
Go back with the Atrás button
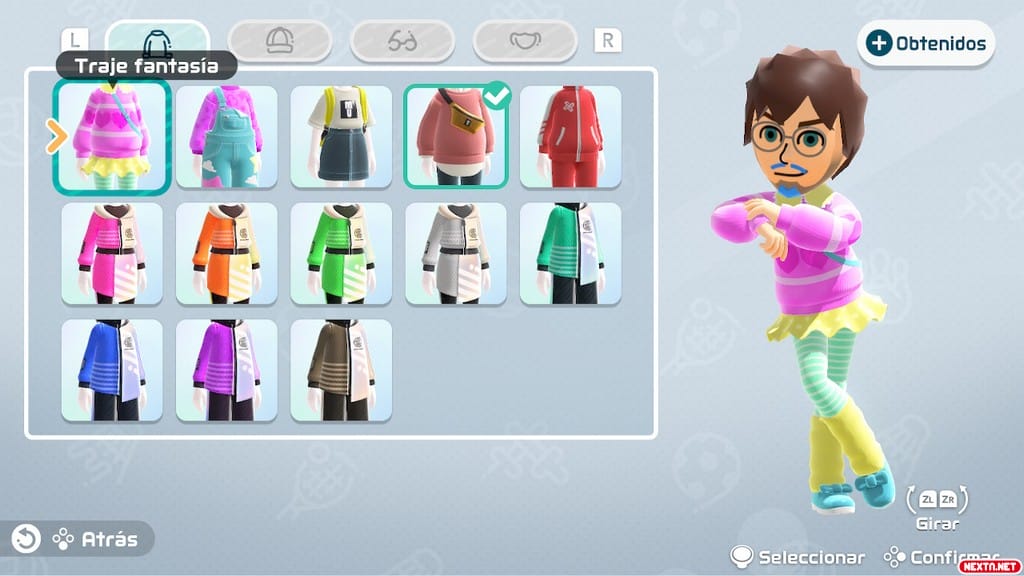click(78, 539)
